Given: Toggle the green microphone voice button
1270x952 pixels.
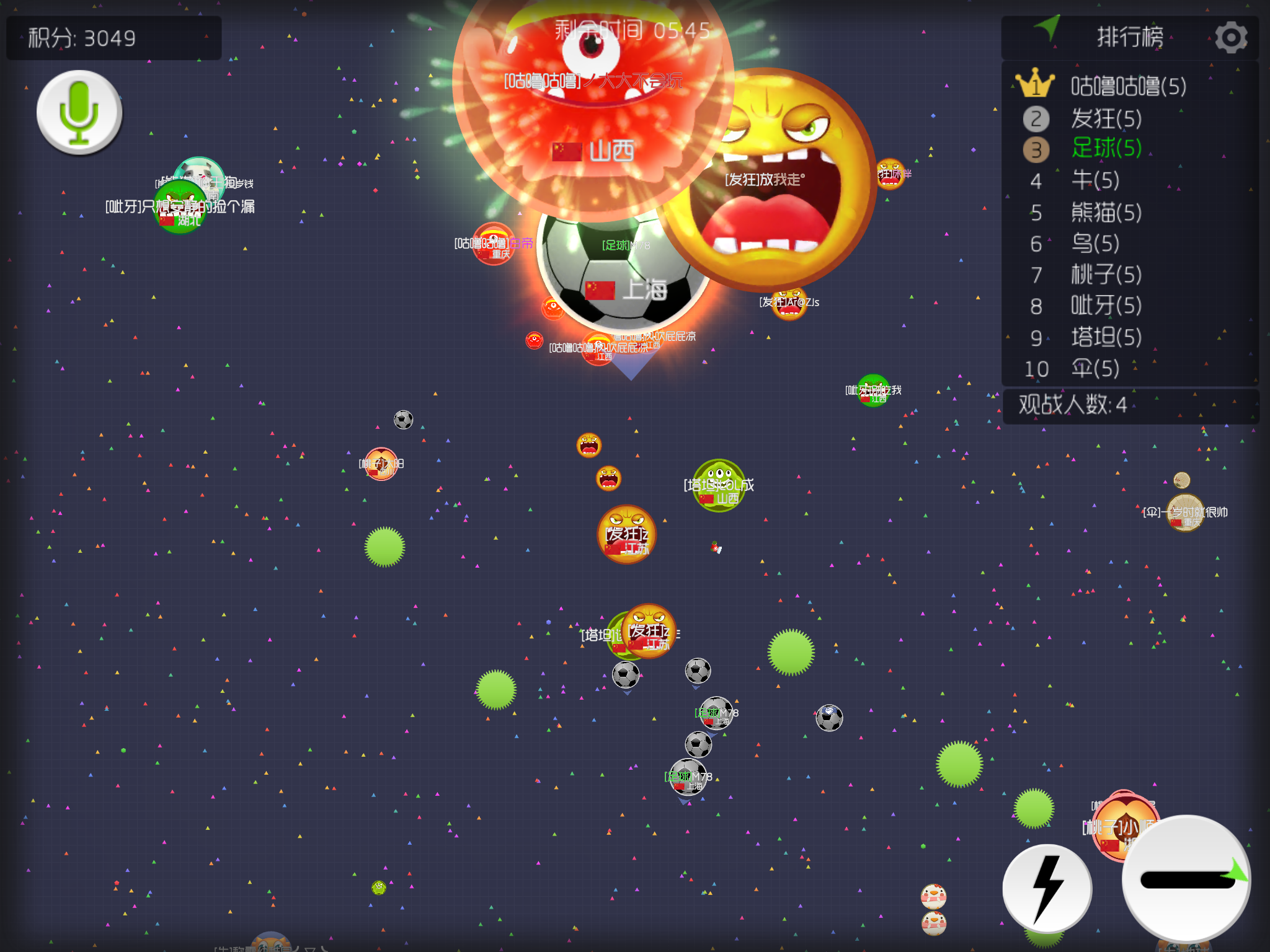Looking at the screenshot, I should [79, 112].
